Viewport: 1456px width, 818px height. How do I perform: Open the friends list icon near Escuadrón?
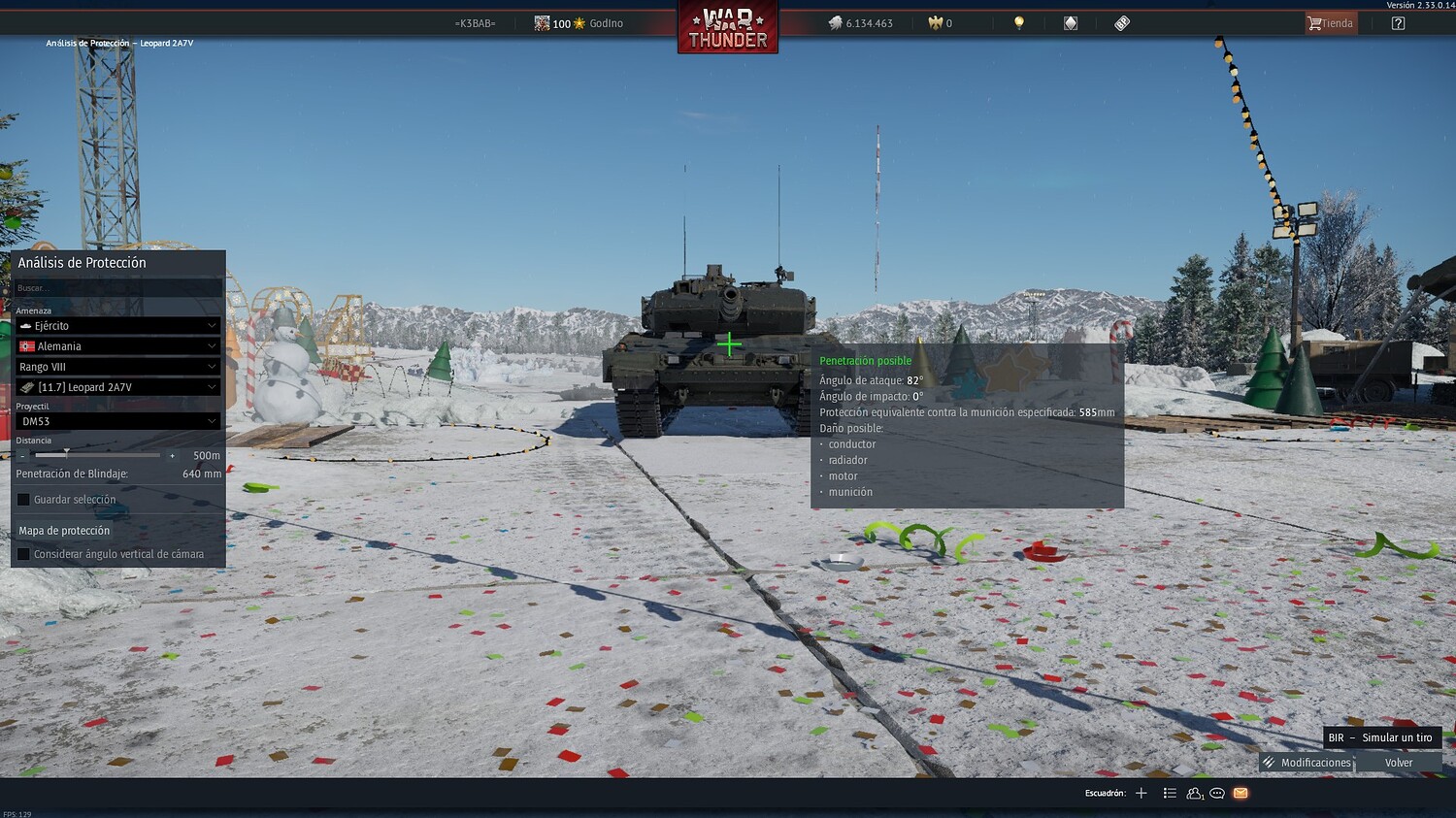coord(1194,793)
